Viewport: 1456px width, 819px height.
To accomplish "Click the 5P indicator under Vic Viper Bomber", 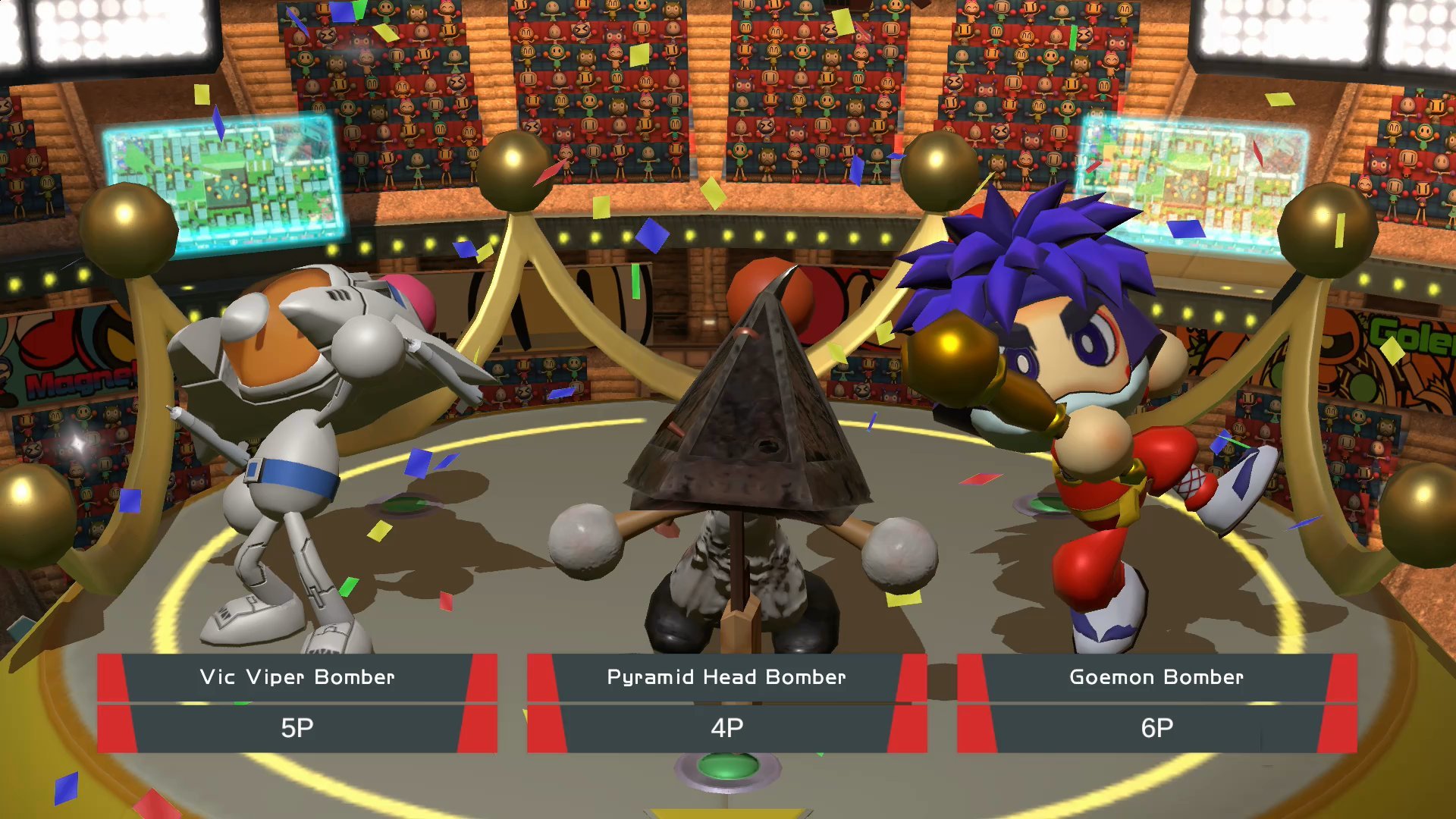I will (296, 726).
